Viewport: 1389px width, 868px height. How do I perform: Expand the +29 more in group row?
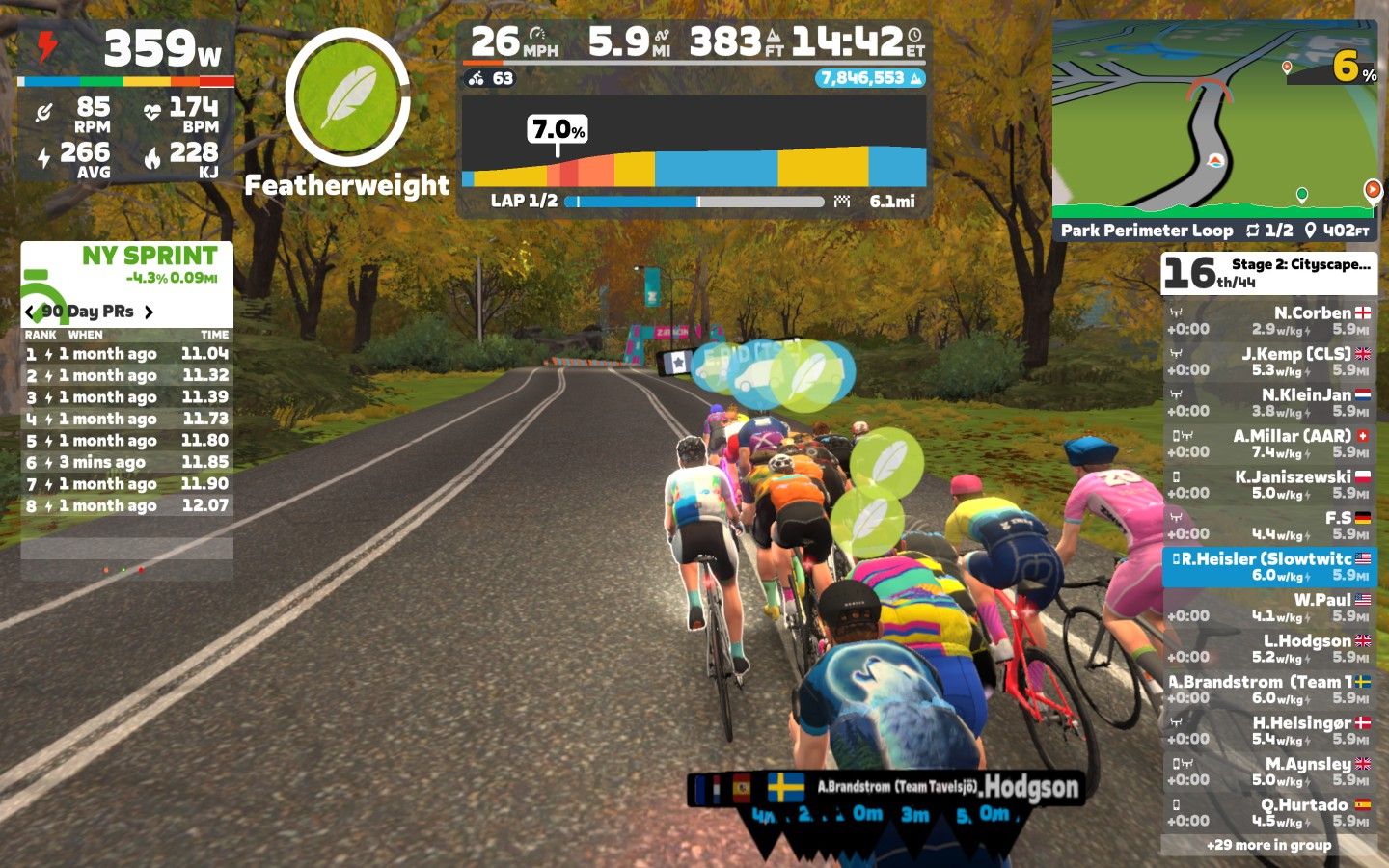[x=1268, y=845]
